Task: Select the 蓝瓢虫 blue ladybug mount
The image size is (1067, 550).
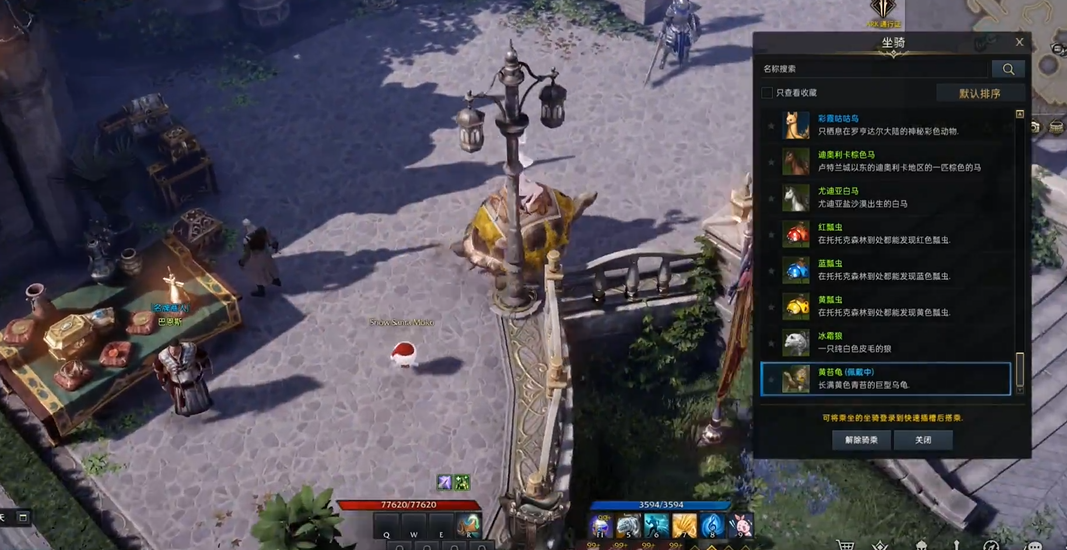Action: click(x=890, y=270)
